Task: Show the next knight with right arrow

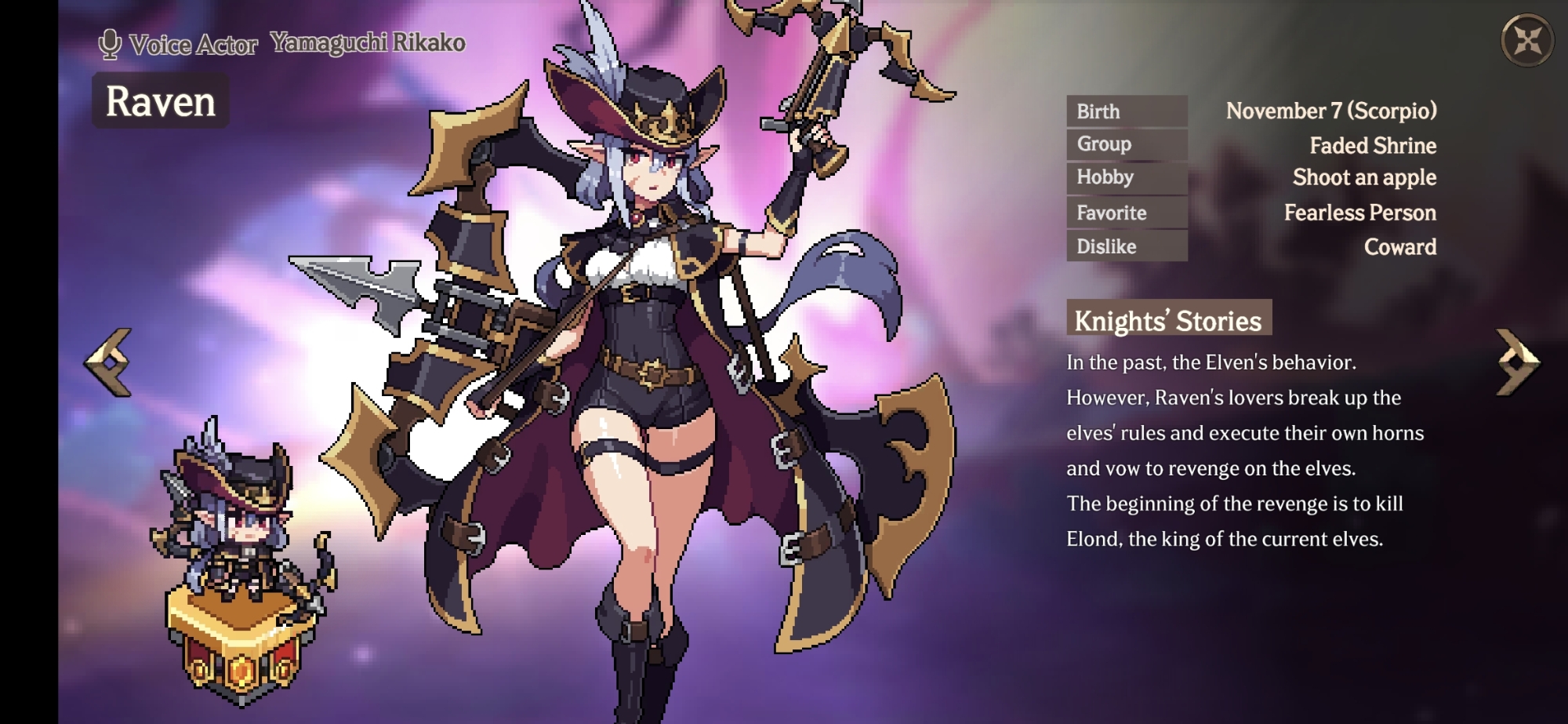Action: (1517, 362)
